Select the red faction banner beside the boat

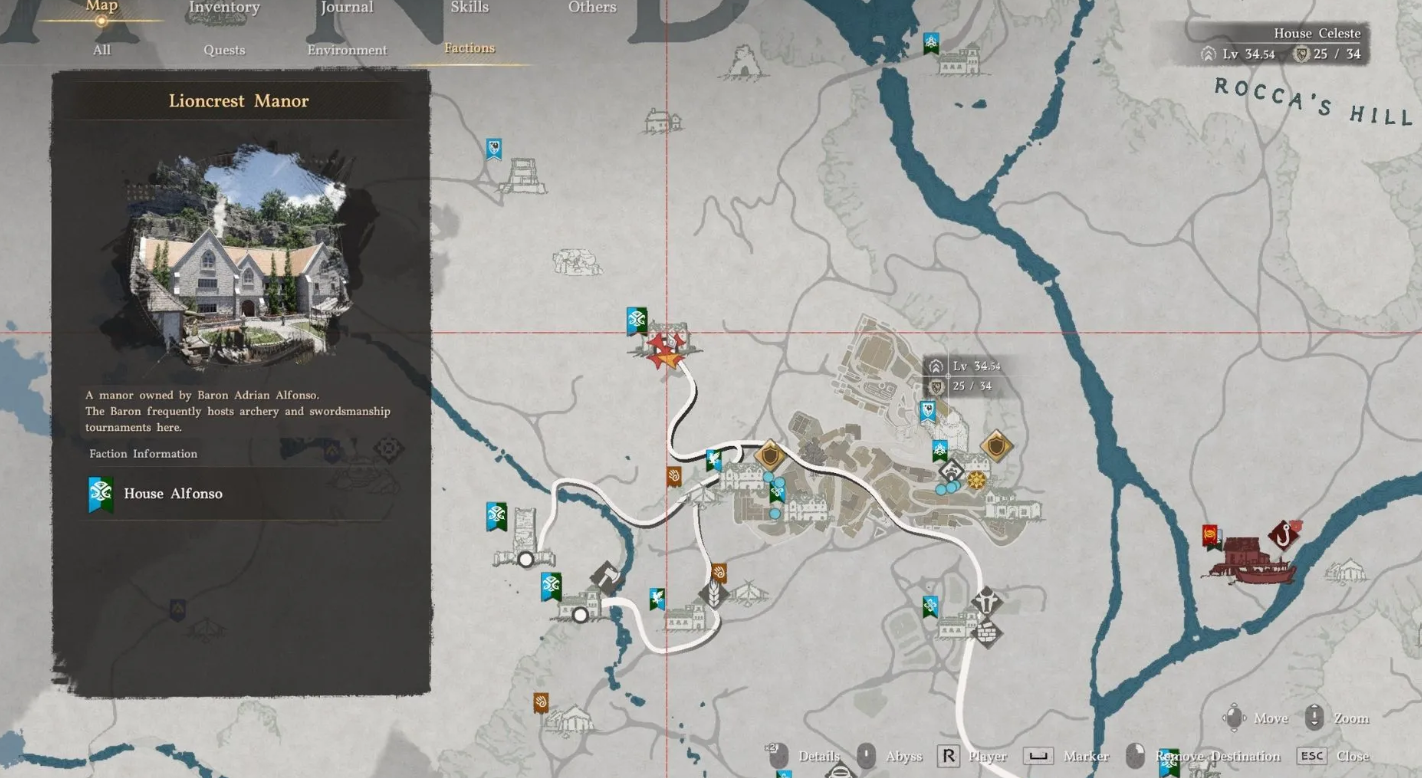coord(1212,537)
